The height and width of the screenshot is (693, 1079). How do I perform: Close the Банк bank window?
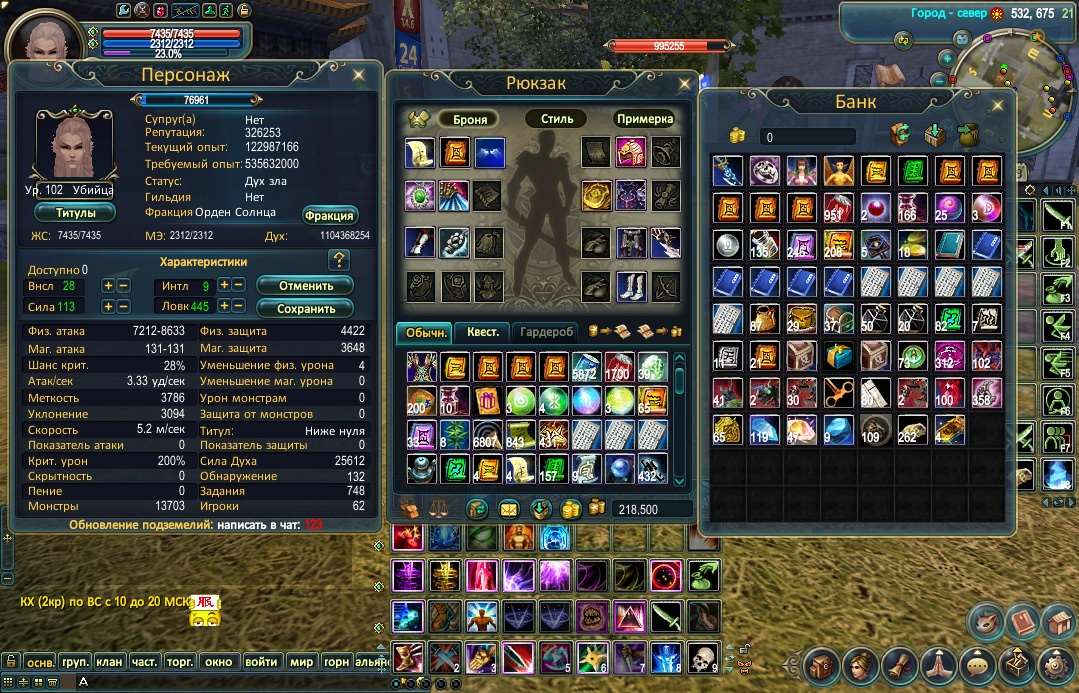pyautogui.click(x=997, y=103)
